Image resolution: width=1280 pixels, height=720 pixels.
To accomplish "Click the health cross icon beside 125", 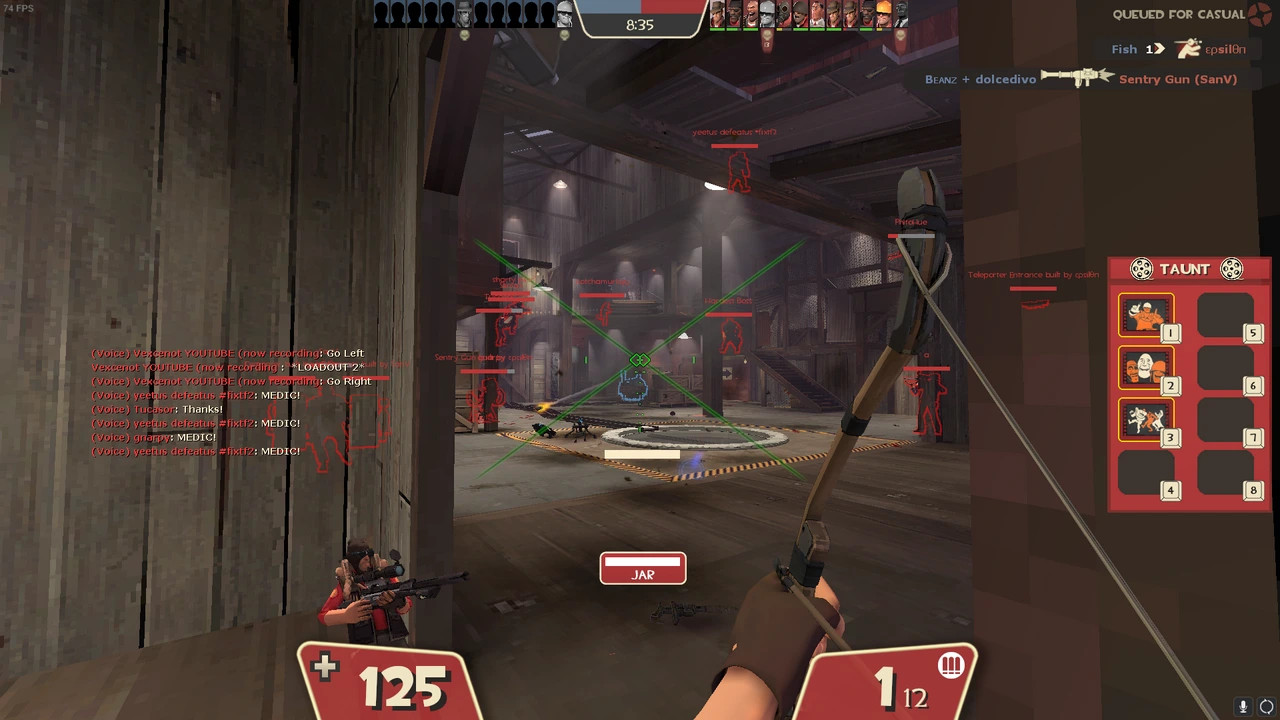I will click(325, 666).
